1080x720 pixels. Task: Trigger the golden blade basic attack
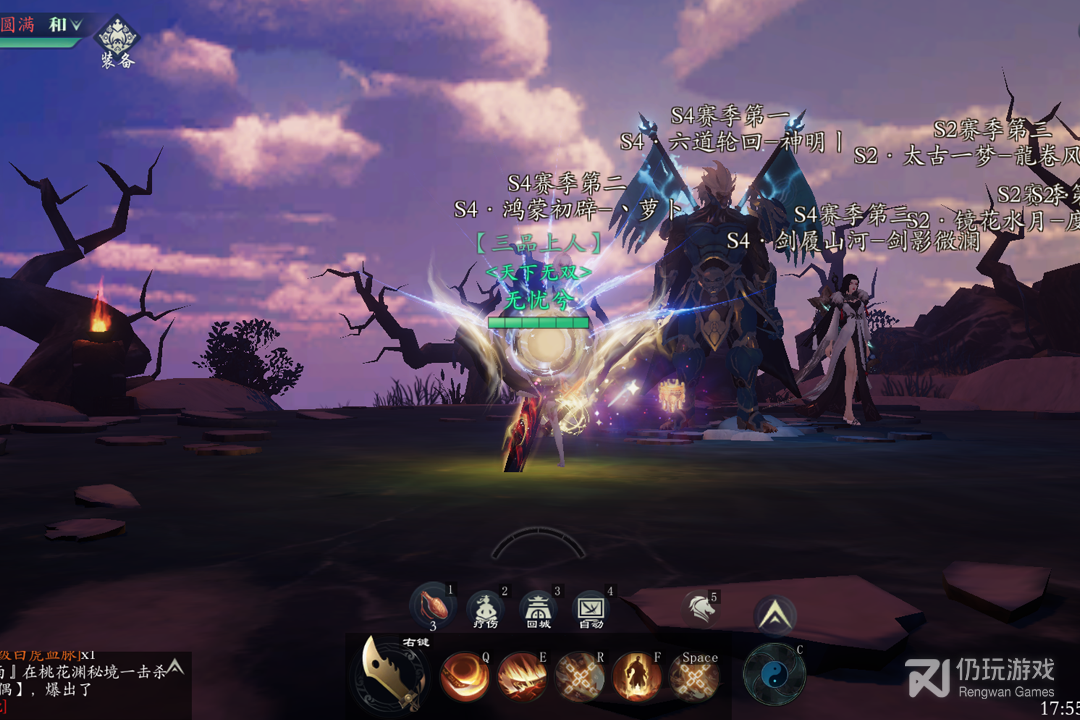click(x=394, y=675)
